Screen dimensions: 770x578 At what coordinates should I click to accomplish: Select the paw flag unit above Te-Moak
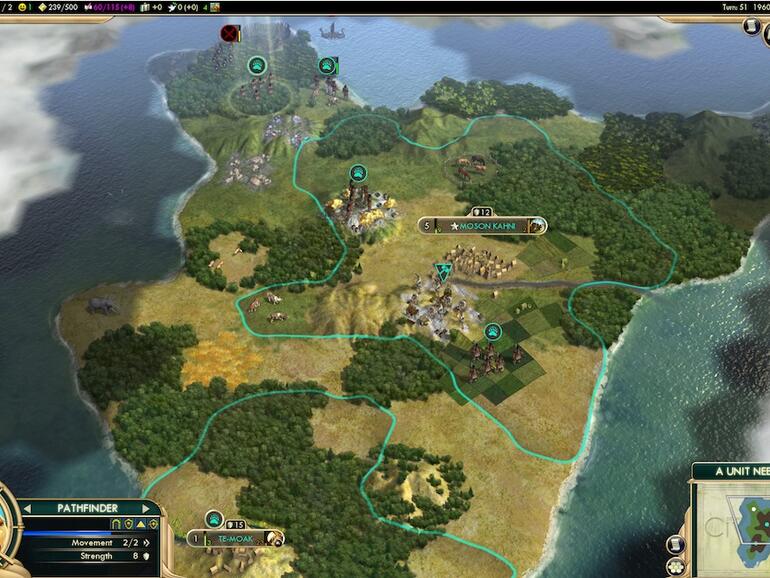click(x=214, y=518)
